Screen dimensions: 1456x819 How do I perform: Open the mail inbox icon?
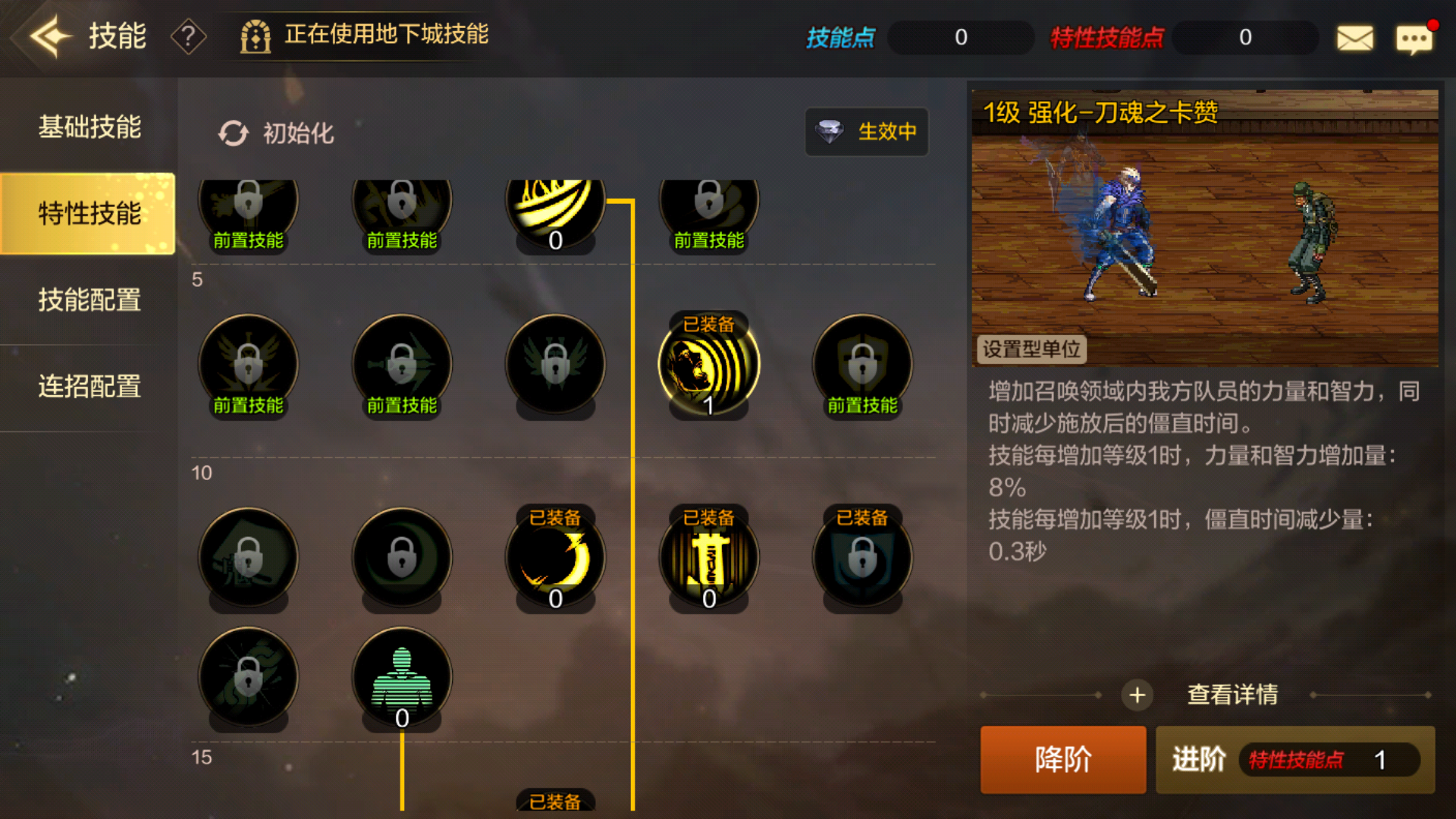(x=1356, y=36)
